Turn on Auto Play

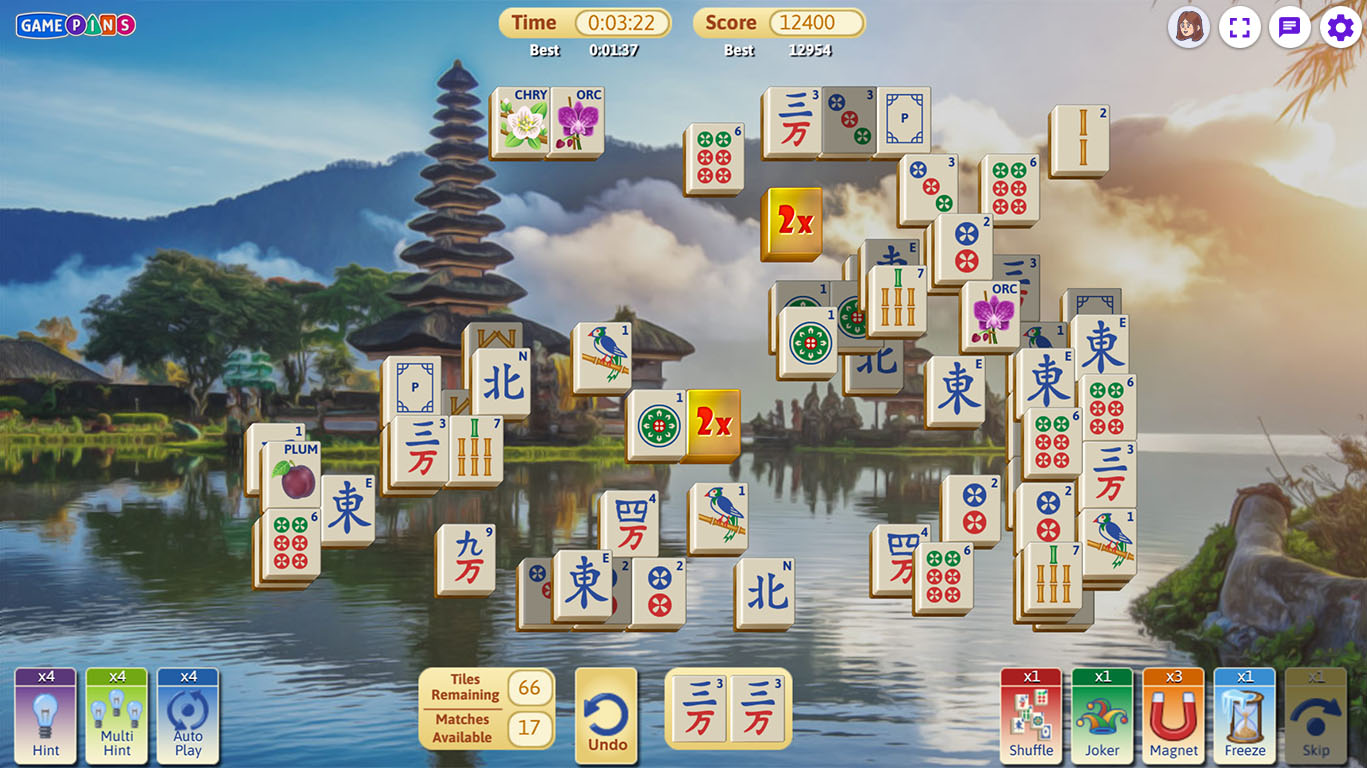[188, 716]
